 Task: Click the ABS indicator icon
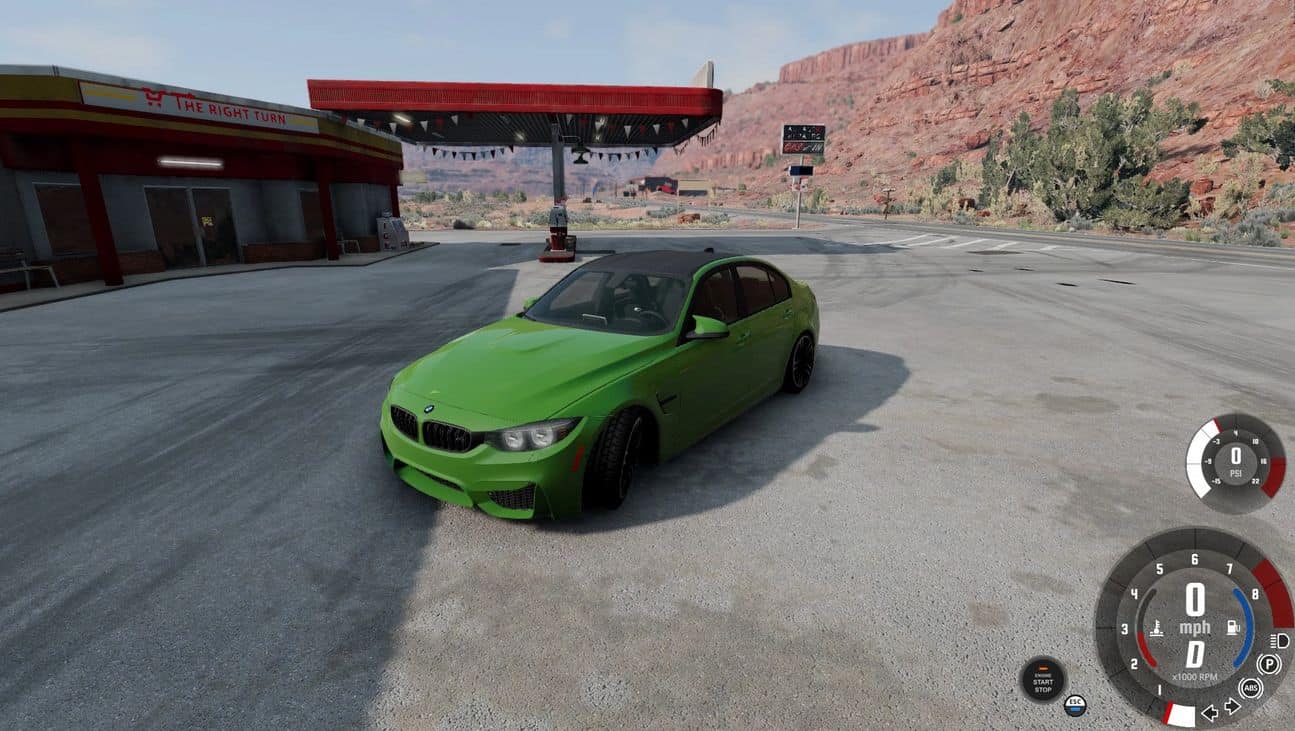coord(1250,688)
